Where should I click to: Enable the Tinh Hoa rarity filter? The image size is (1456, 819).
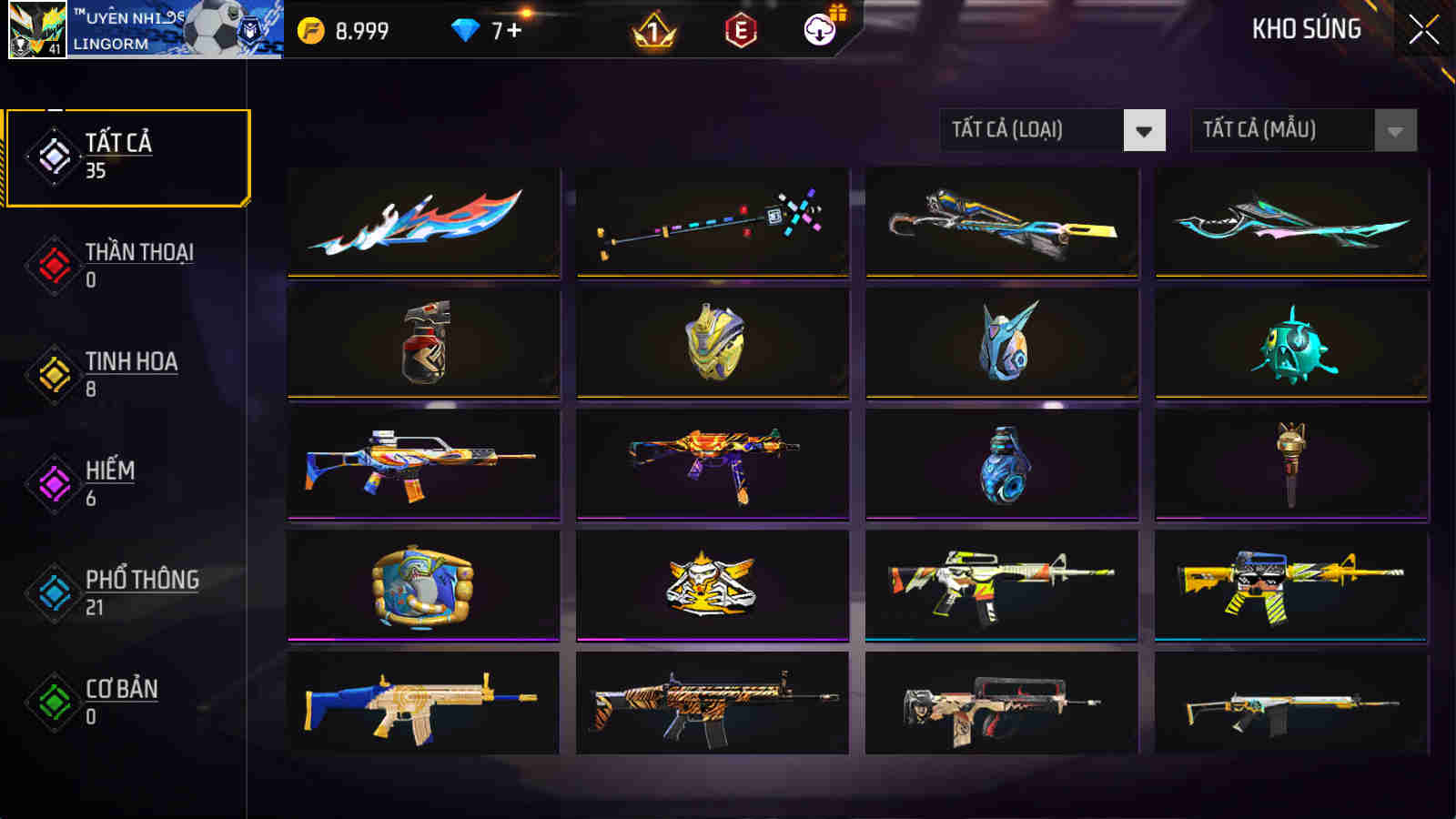tap(52, 373)
